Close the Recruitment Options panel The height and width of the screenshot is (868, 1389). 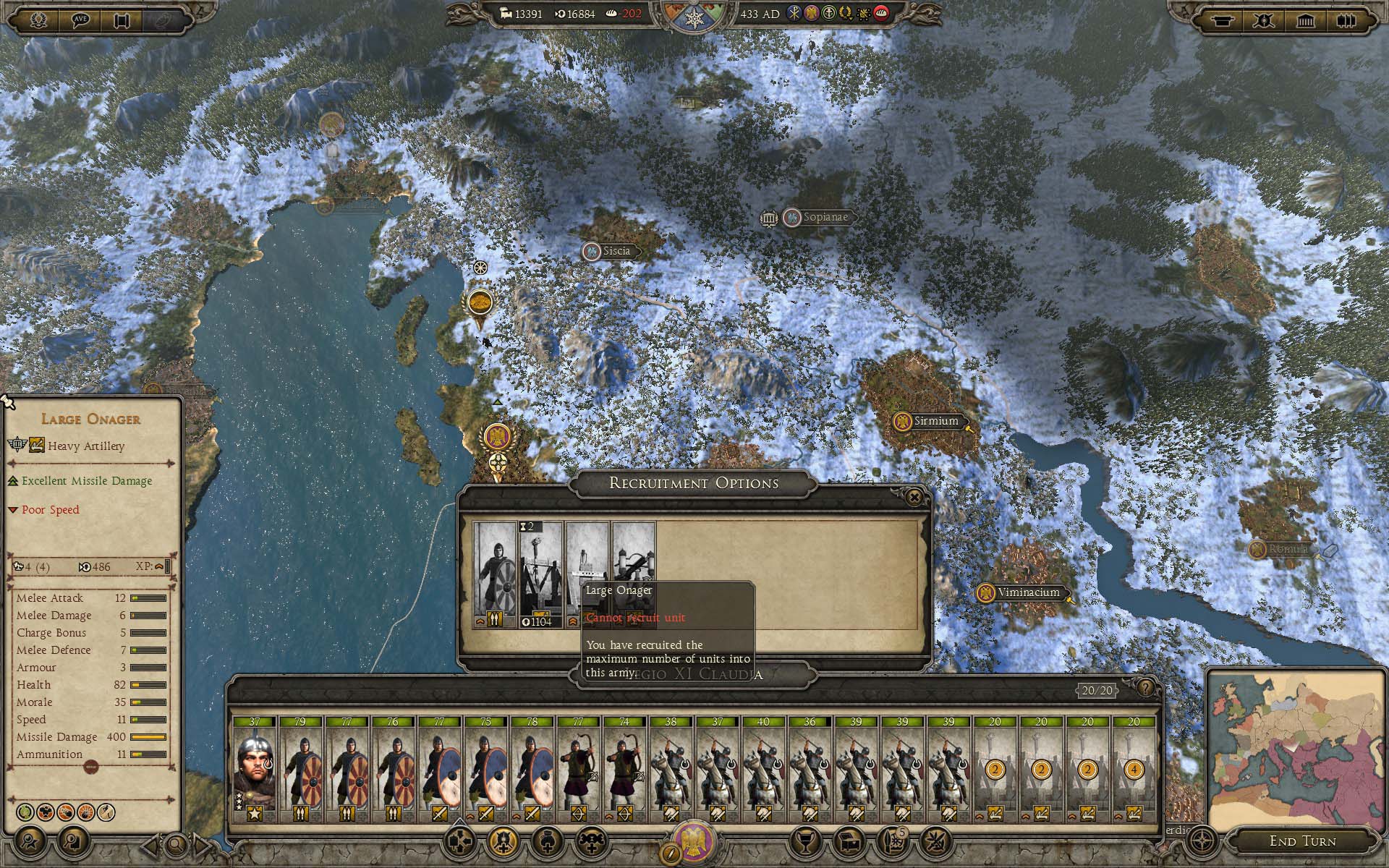click(914, 497)
